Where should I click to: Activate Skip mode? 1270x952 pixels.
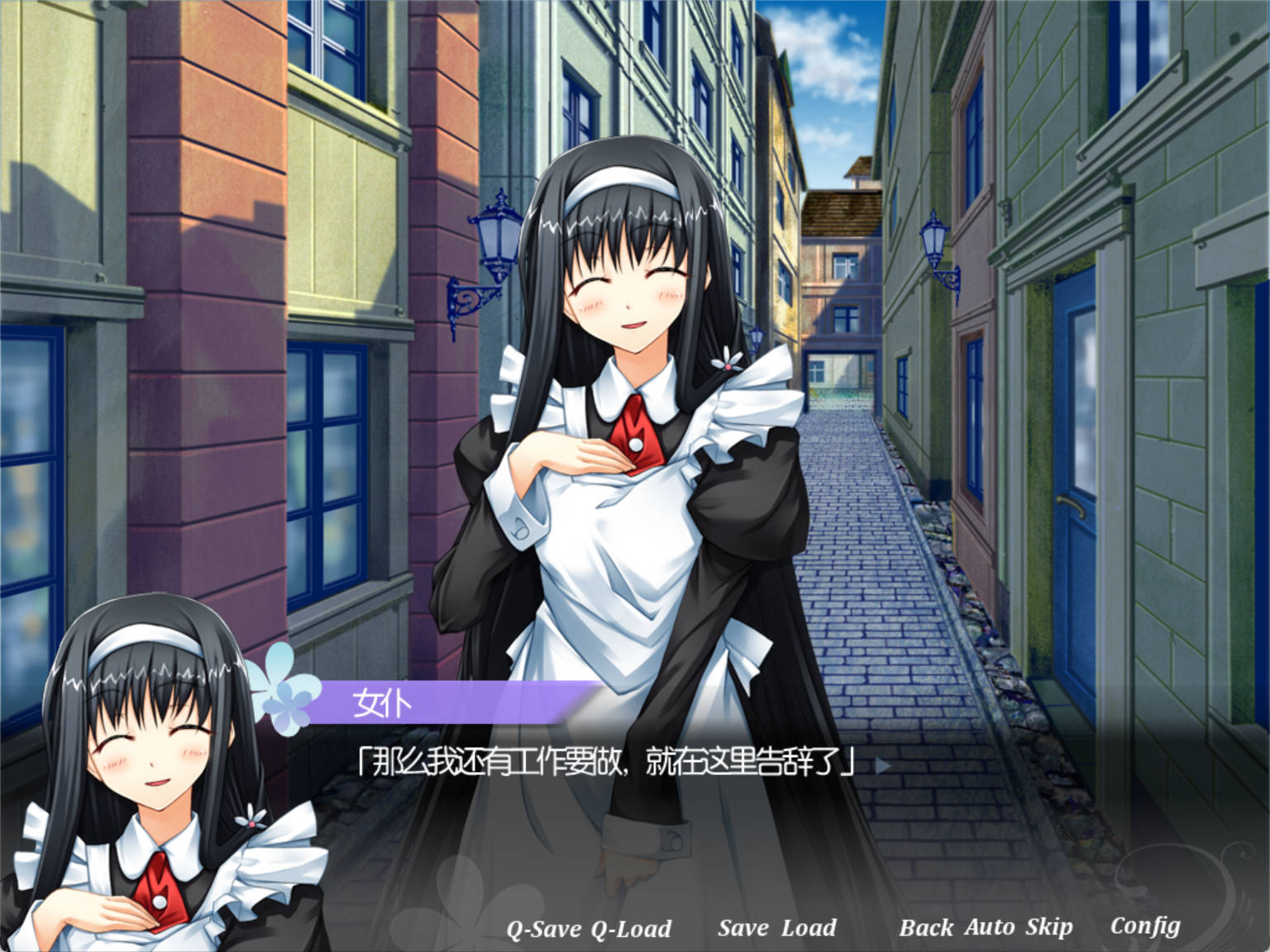[x=1048, y=928]
